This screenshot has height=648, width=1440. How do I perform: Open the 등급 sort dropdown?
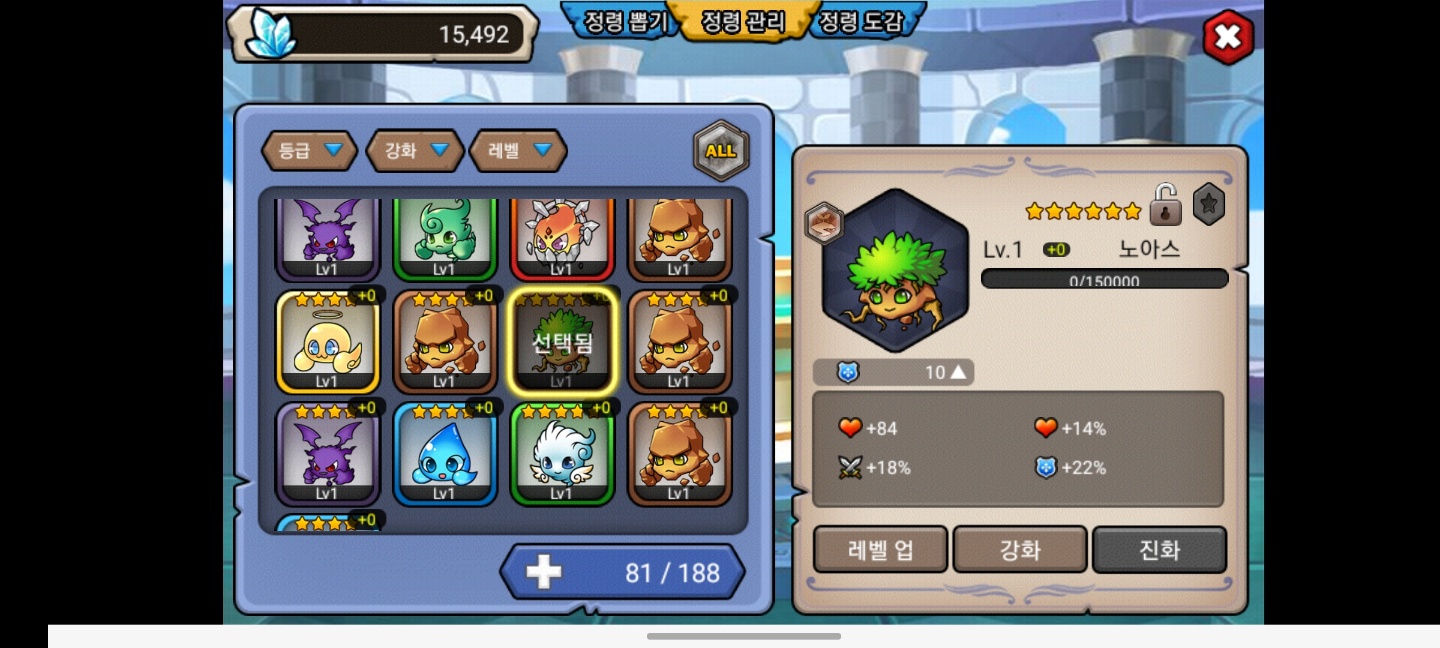point(309,151)
